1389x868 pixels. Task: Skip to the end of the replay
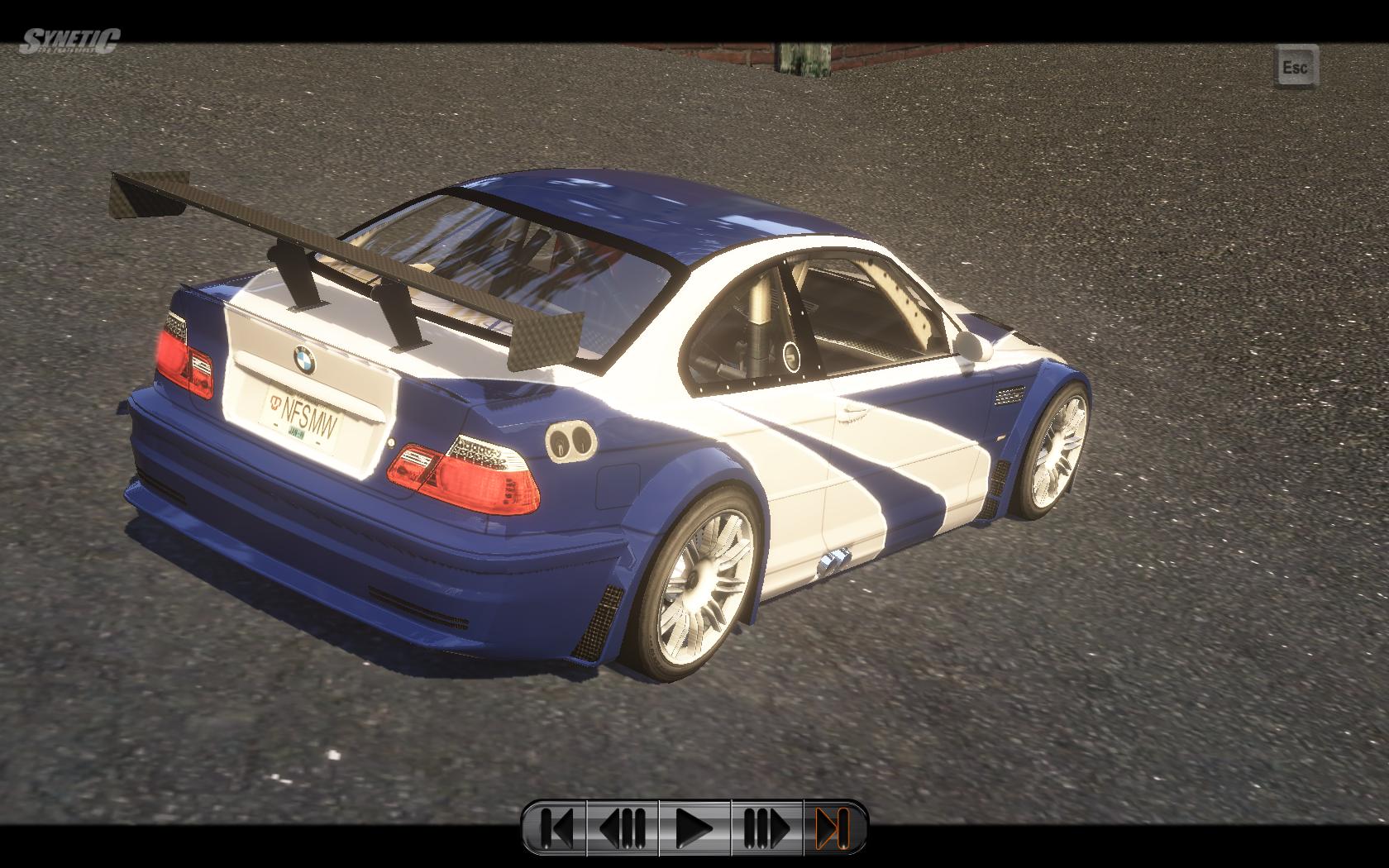point(833,827)
